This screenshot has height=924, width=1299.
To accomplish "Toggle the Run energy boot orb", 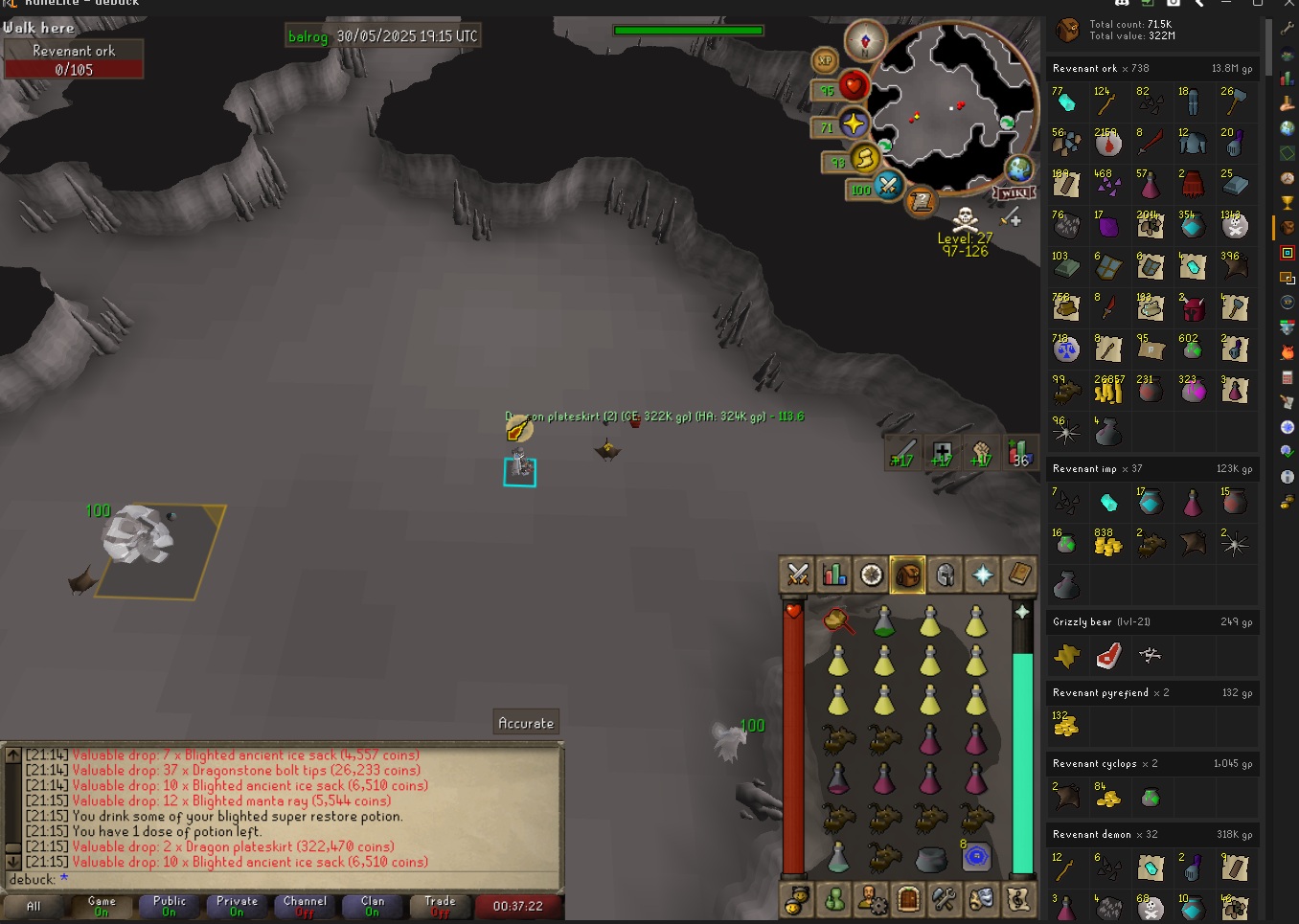I will point(865,159).
